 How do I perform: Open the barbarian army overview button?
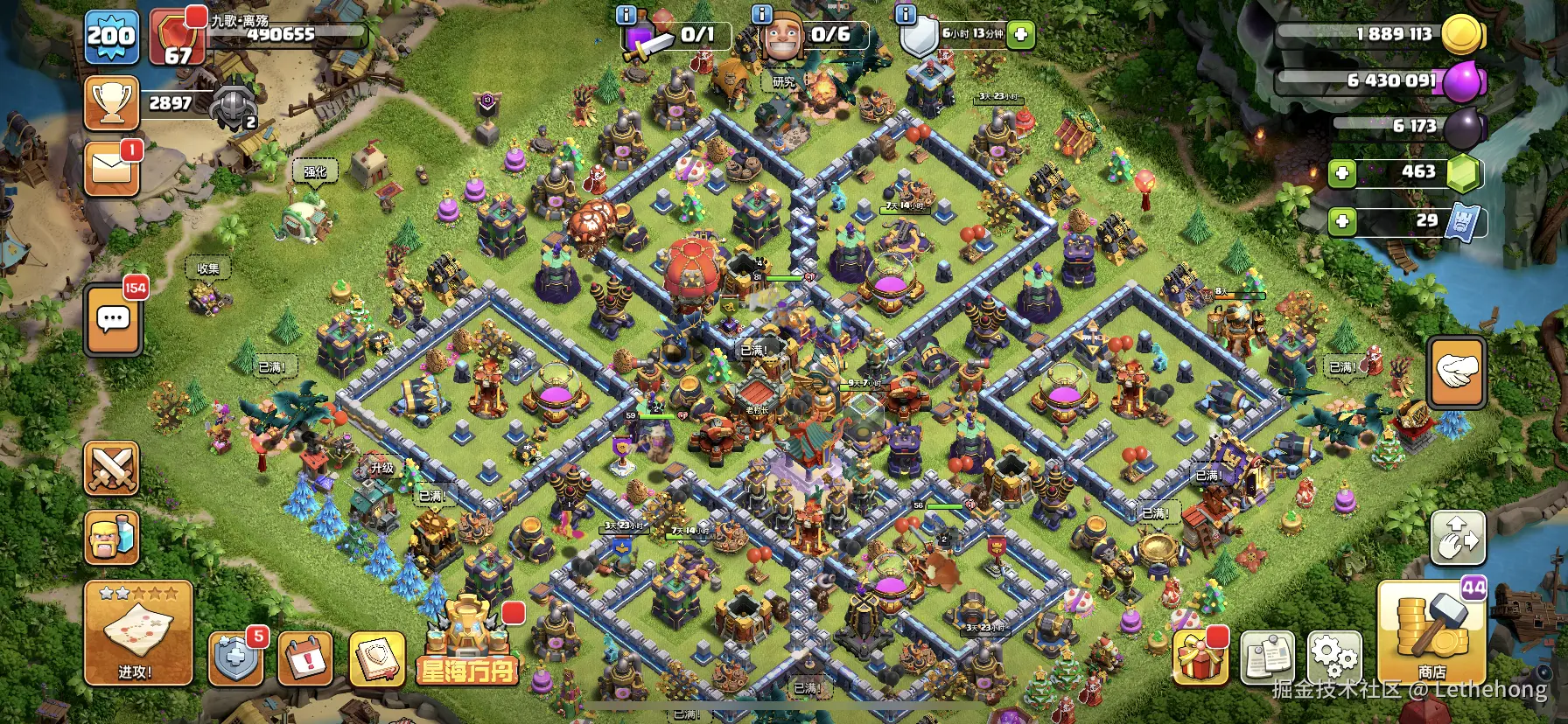(112, 537)
